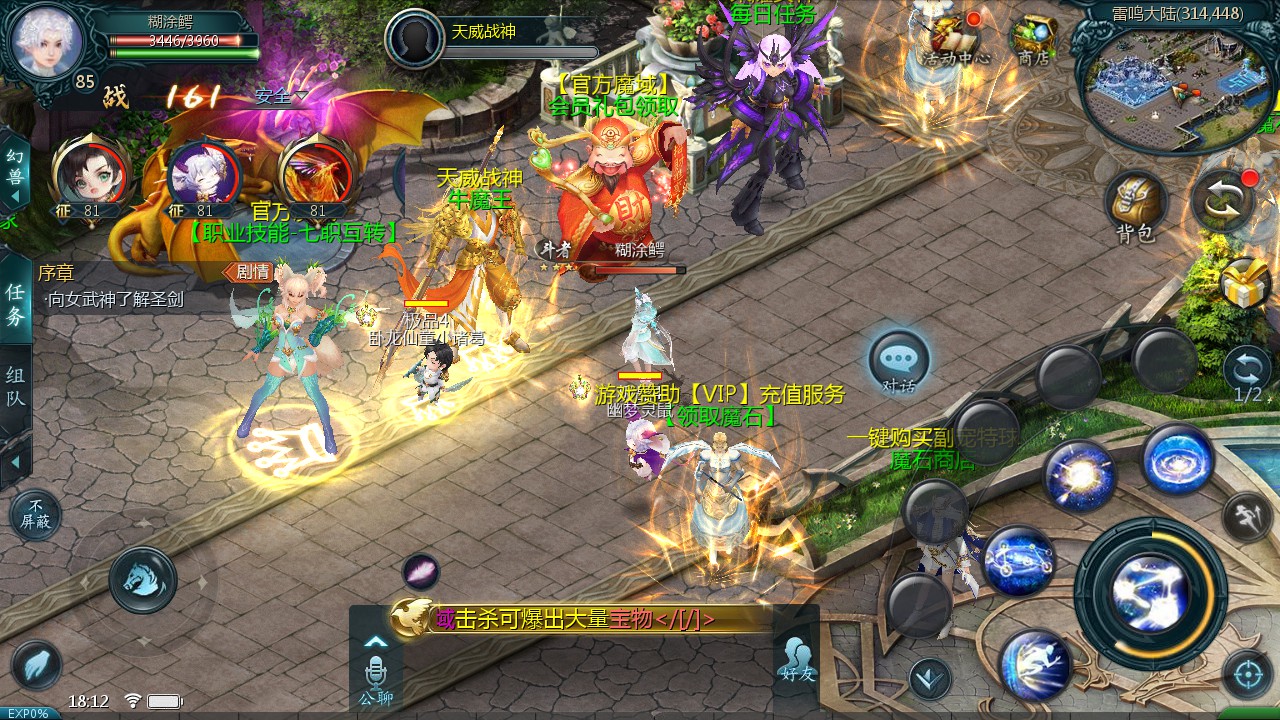Open the golden gift box reward
Screen dimensions: 1280x720
pyautogui.click(x=1245, y=284)
